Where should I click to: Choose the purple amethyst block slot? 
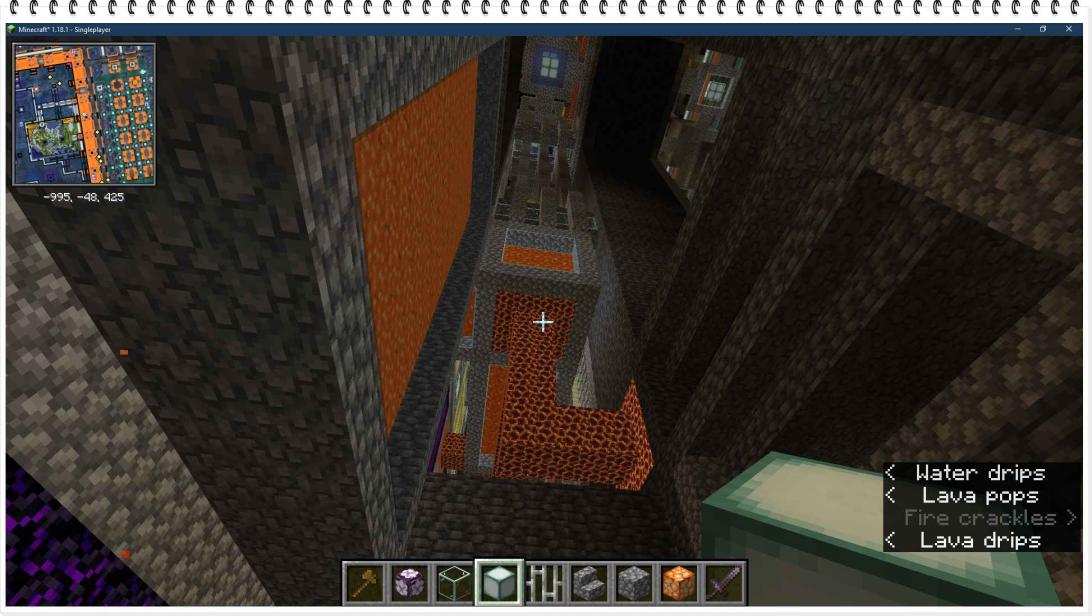[x=408, y=582]
